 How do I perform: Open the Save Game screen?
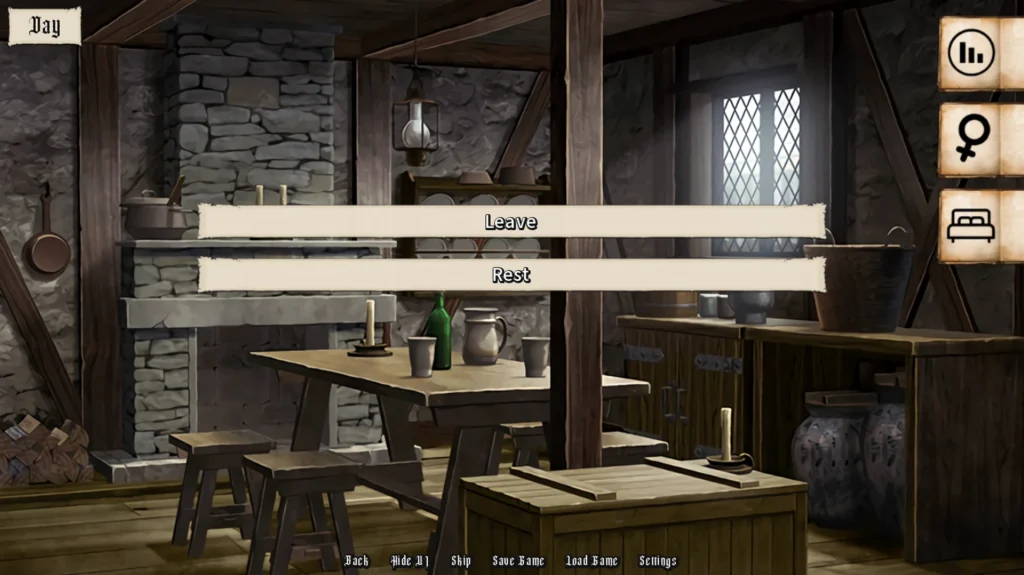pos(518,561)
